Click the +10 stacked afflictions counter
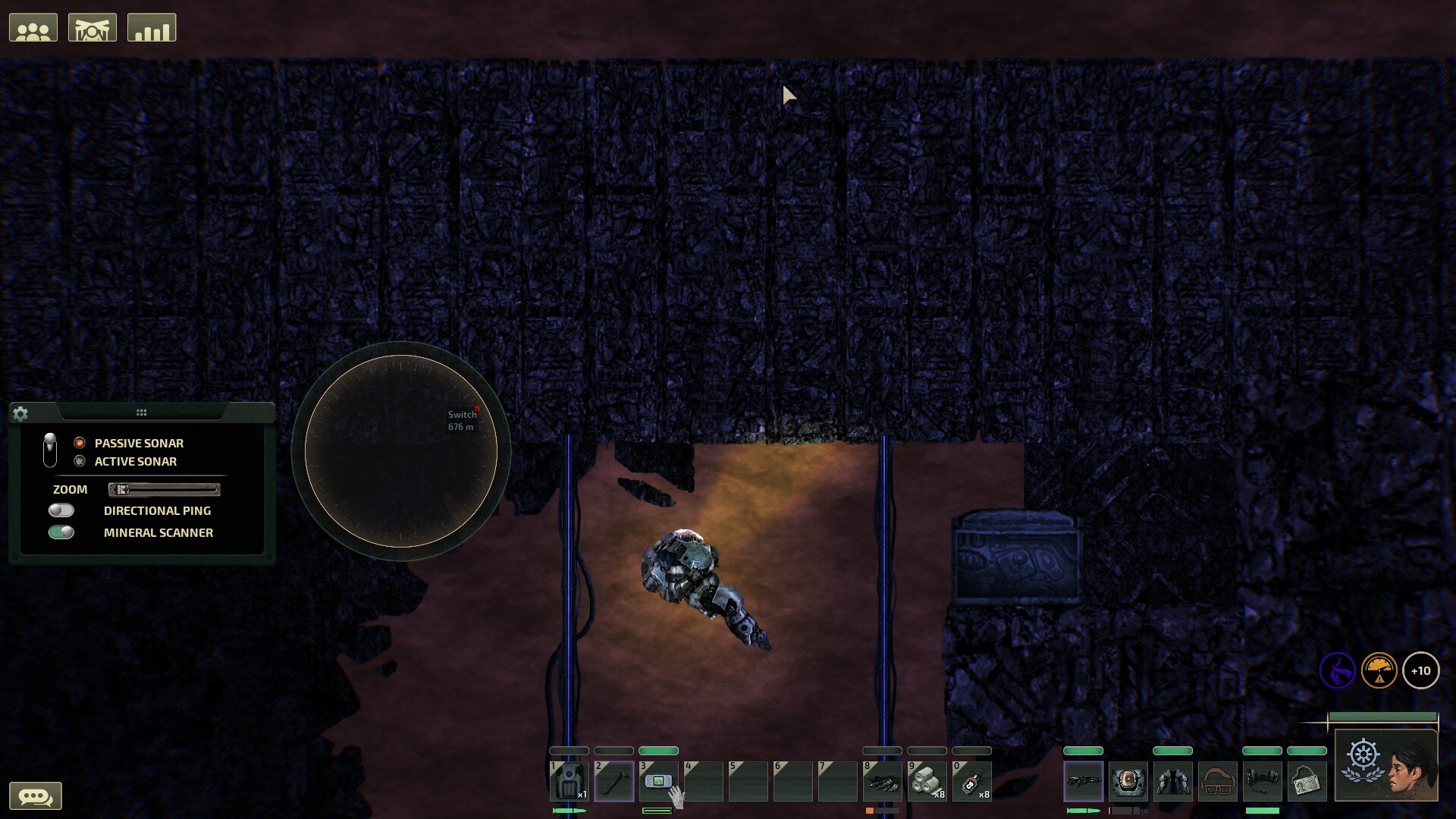The height and width of the screenshot is (819, 1456). coord(1422,670)
